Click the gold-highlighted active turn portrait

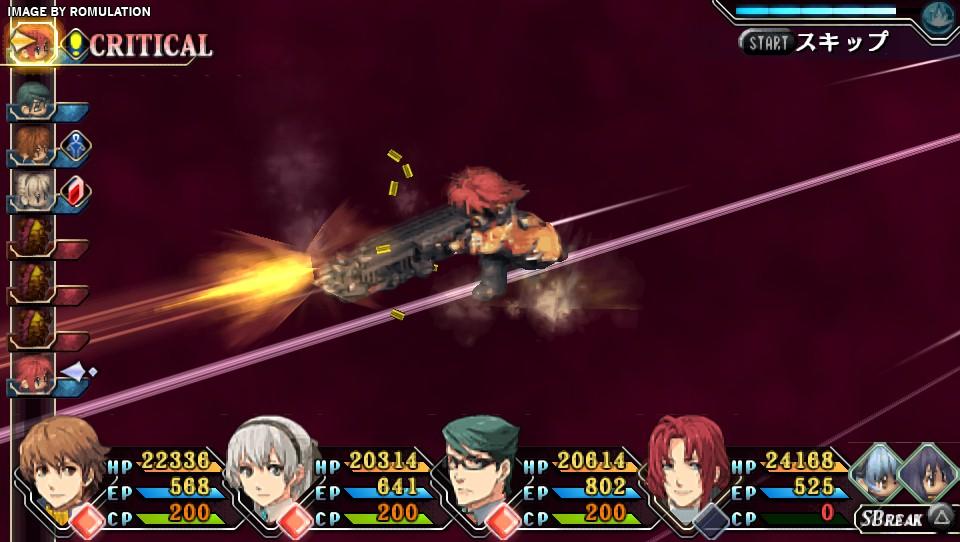click(x=33, y=43)
